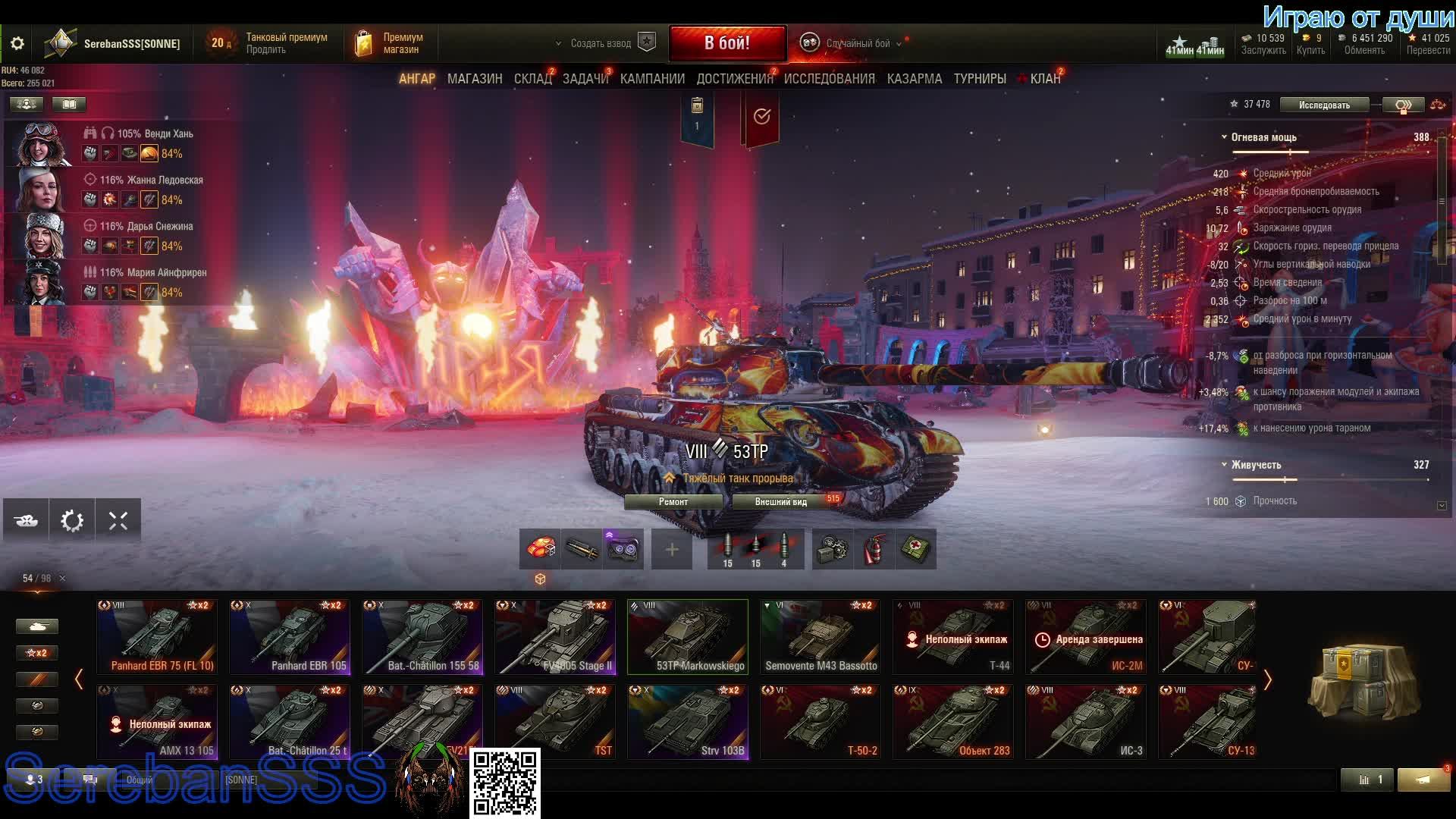
Task: Open the СКЛАД tab
Action: (532, 79)
